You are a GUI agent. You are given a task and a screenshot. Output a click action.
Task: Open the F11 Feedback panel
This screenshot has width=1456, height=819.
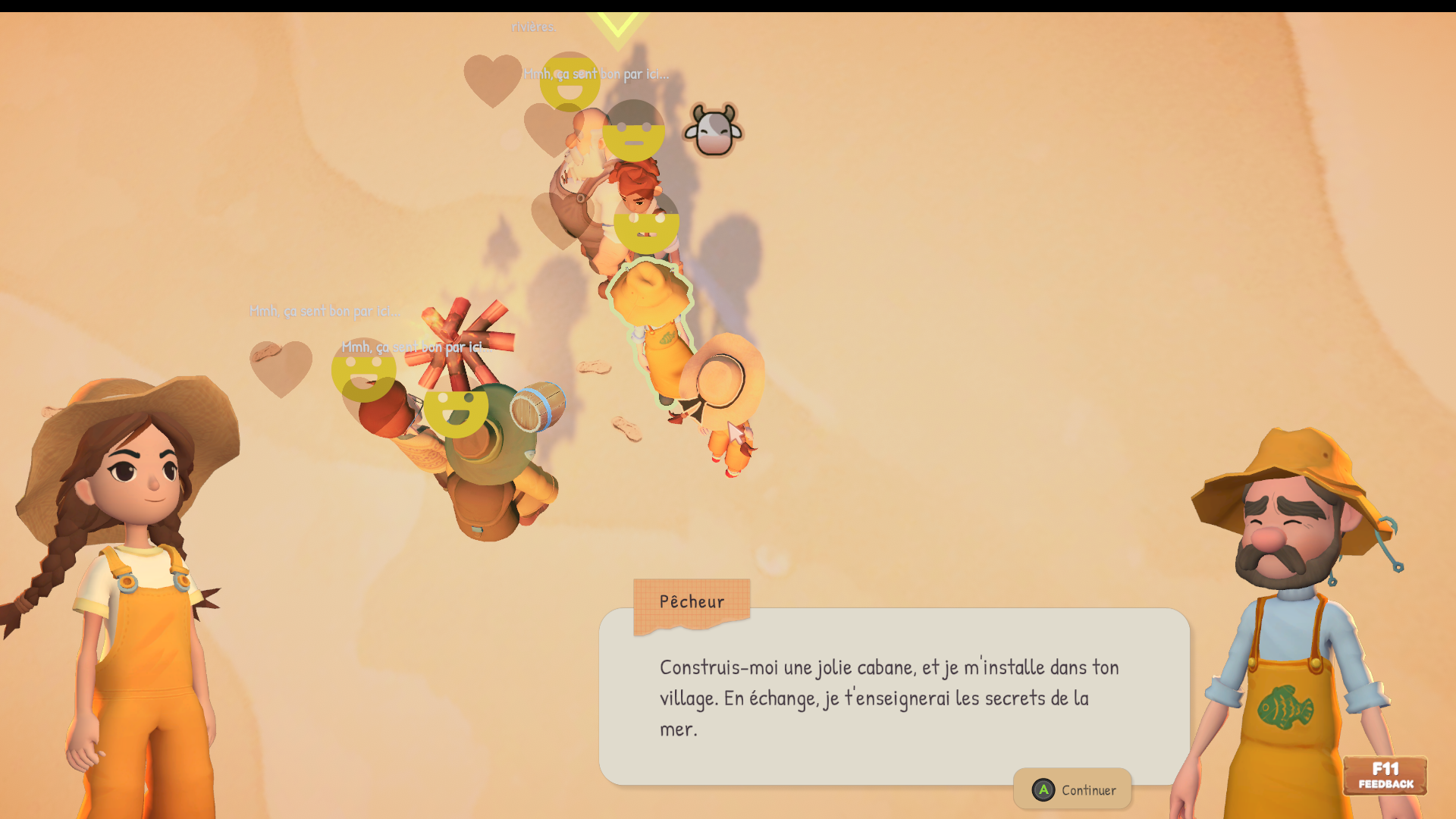1385,776
